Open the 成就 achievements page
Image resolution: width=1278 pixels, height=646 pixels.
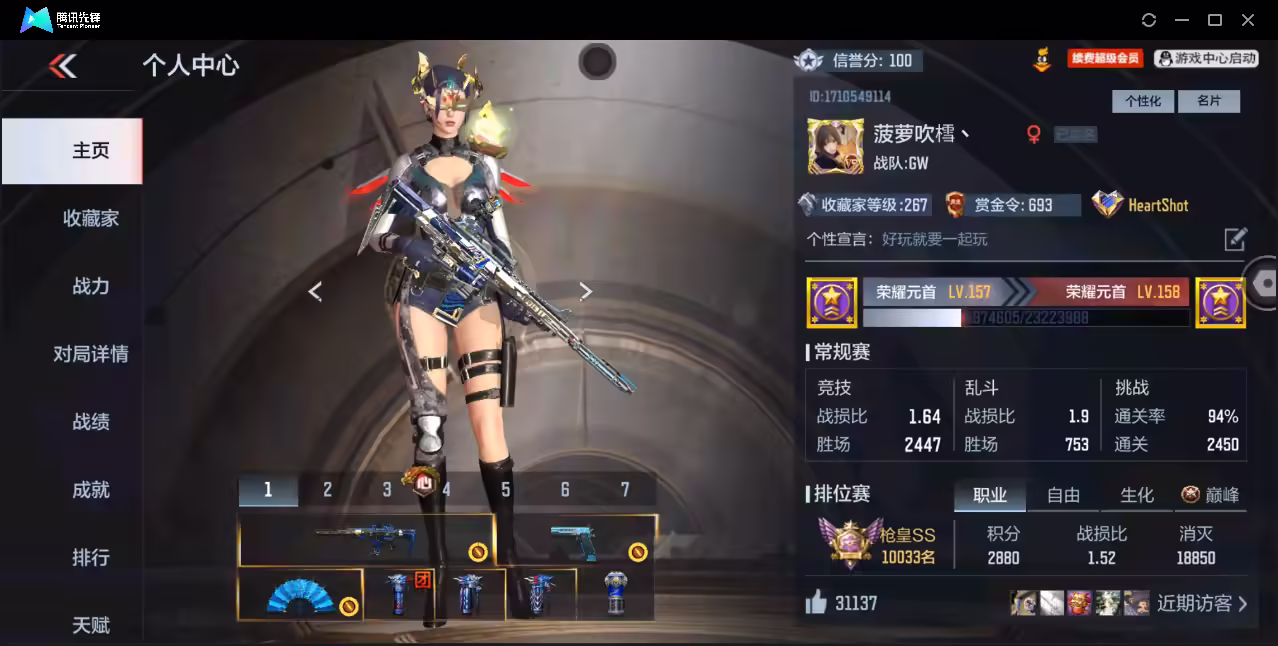pyautogui.click(x=90, y=490)
